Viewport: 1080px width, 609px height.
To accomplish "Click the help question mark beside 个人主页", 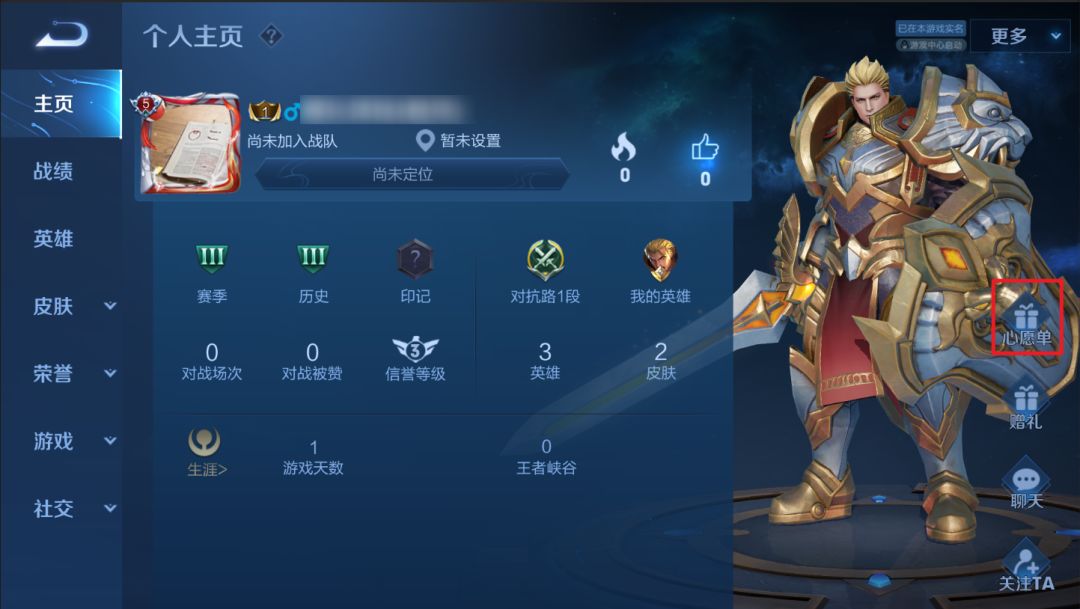I will [x=271, y=37].
